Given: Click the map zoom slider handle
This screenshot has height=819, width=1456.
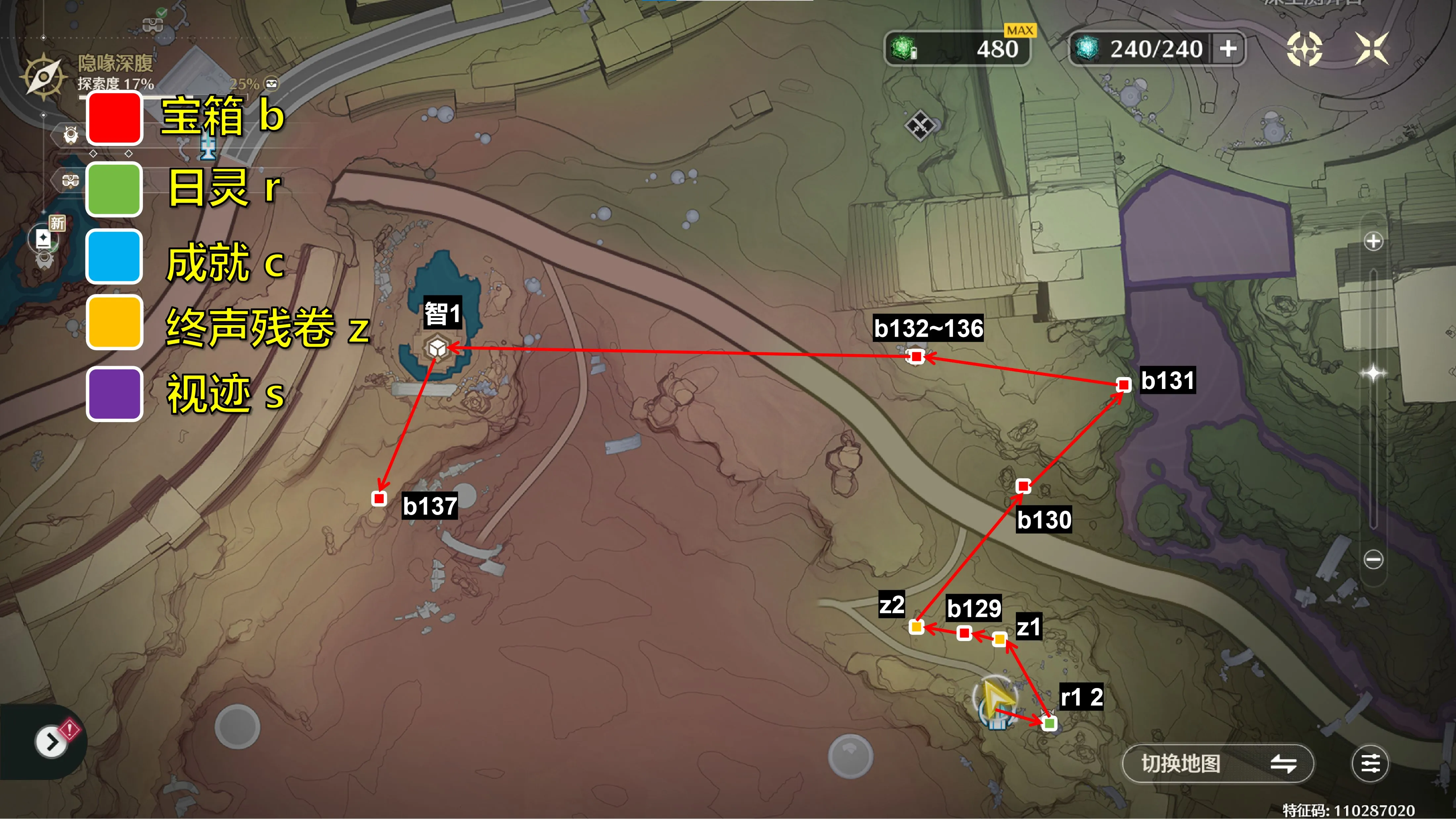Looking at the screenshot, I should [x=1373, y=373].
